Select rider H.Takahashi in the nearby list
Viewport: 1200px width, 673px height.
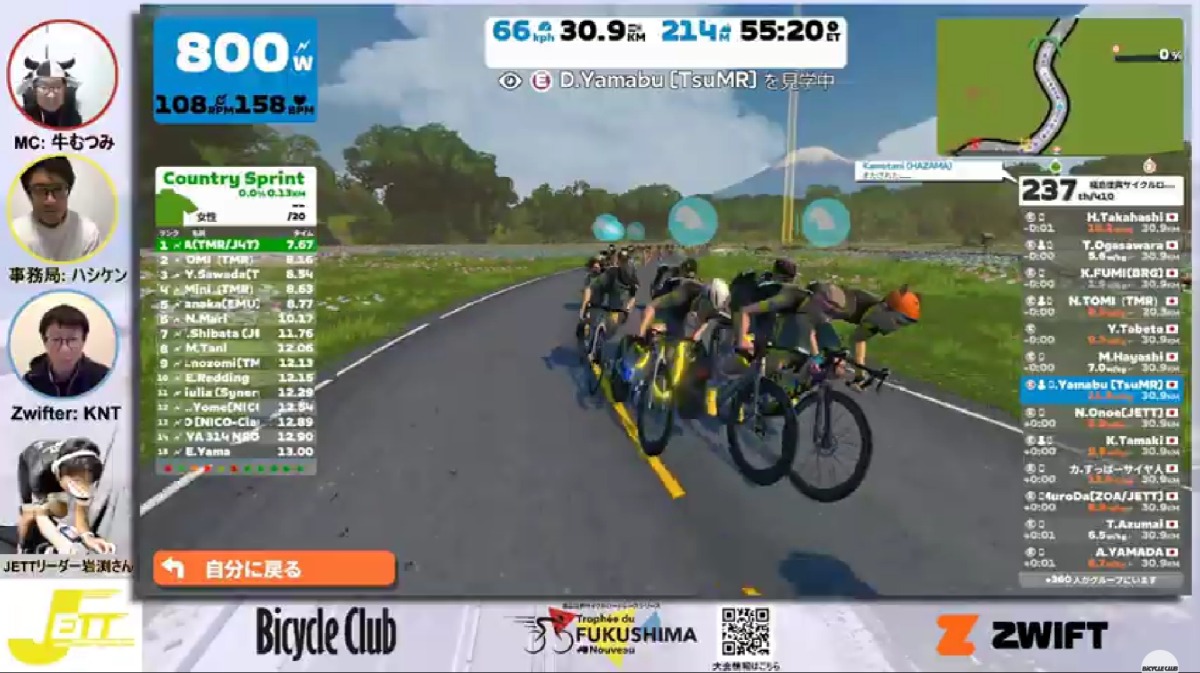pos(1101,222)
